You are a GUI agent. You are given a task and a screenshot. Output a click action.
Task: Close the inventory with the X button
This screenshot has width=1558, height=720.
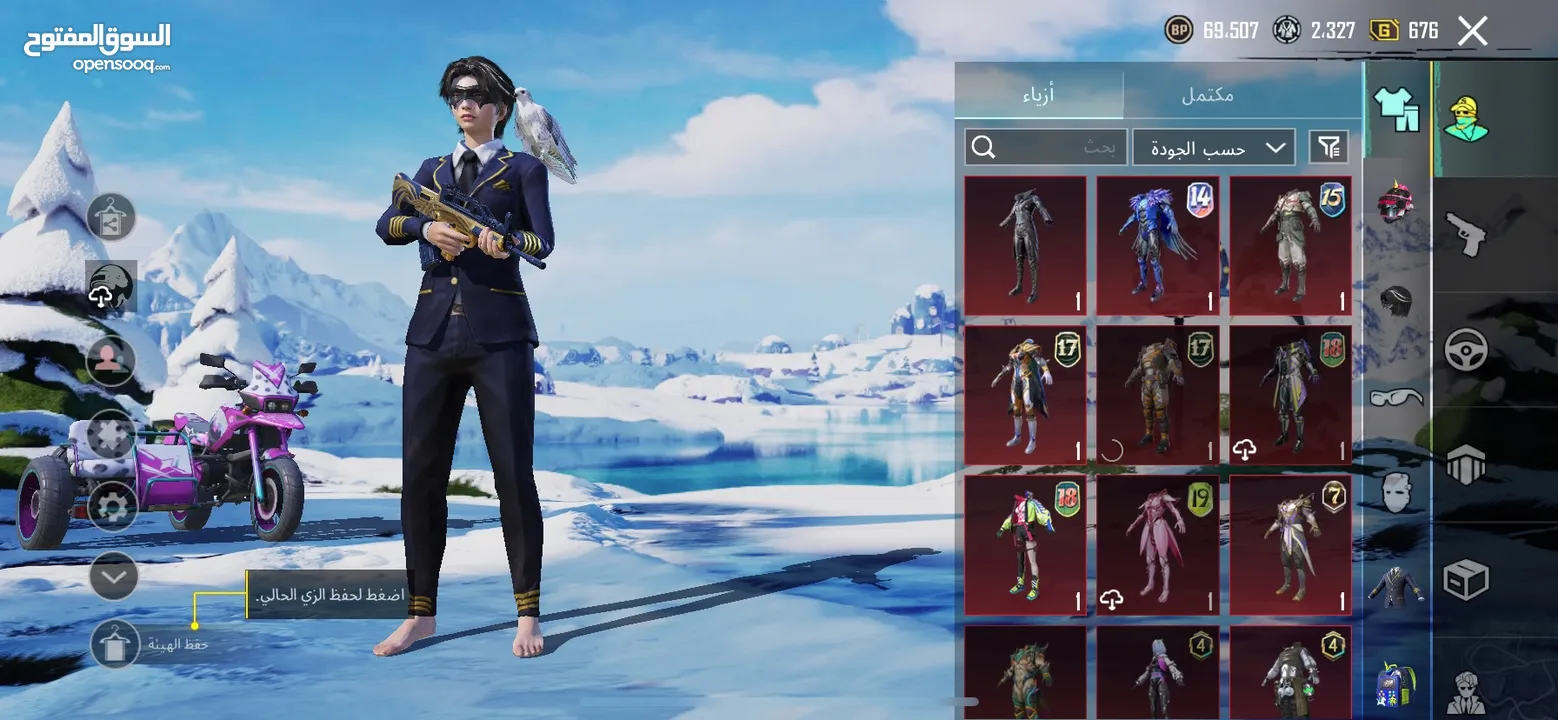click(x=1472, y=31)
